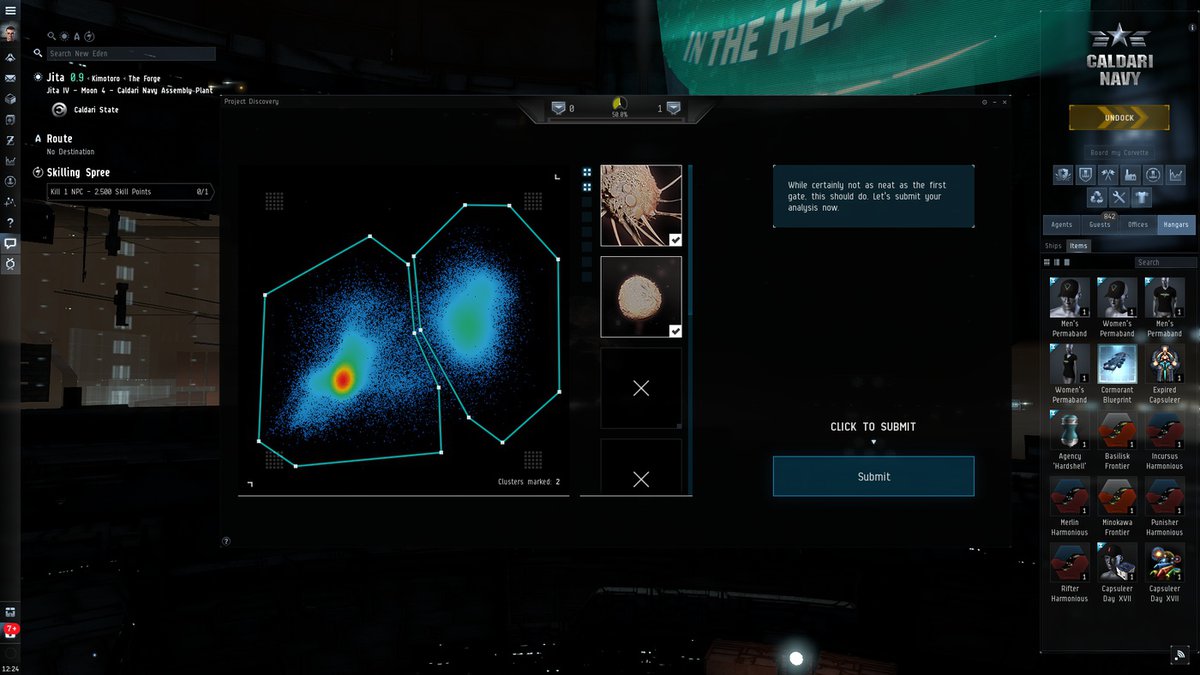The height and width of the screenshot is (675, 1200).
Task: Submit the Project Discovery analysis
Action: [x=873, y=476]
